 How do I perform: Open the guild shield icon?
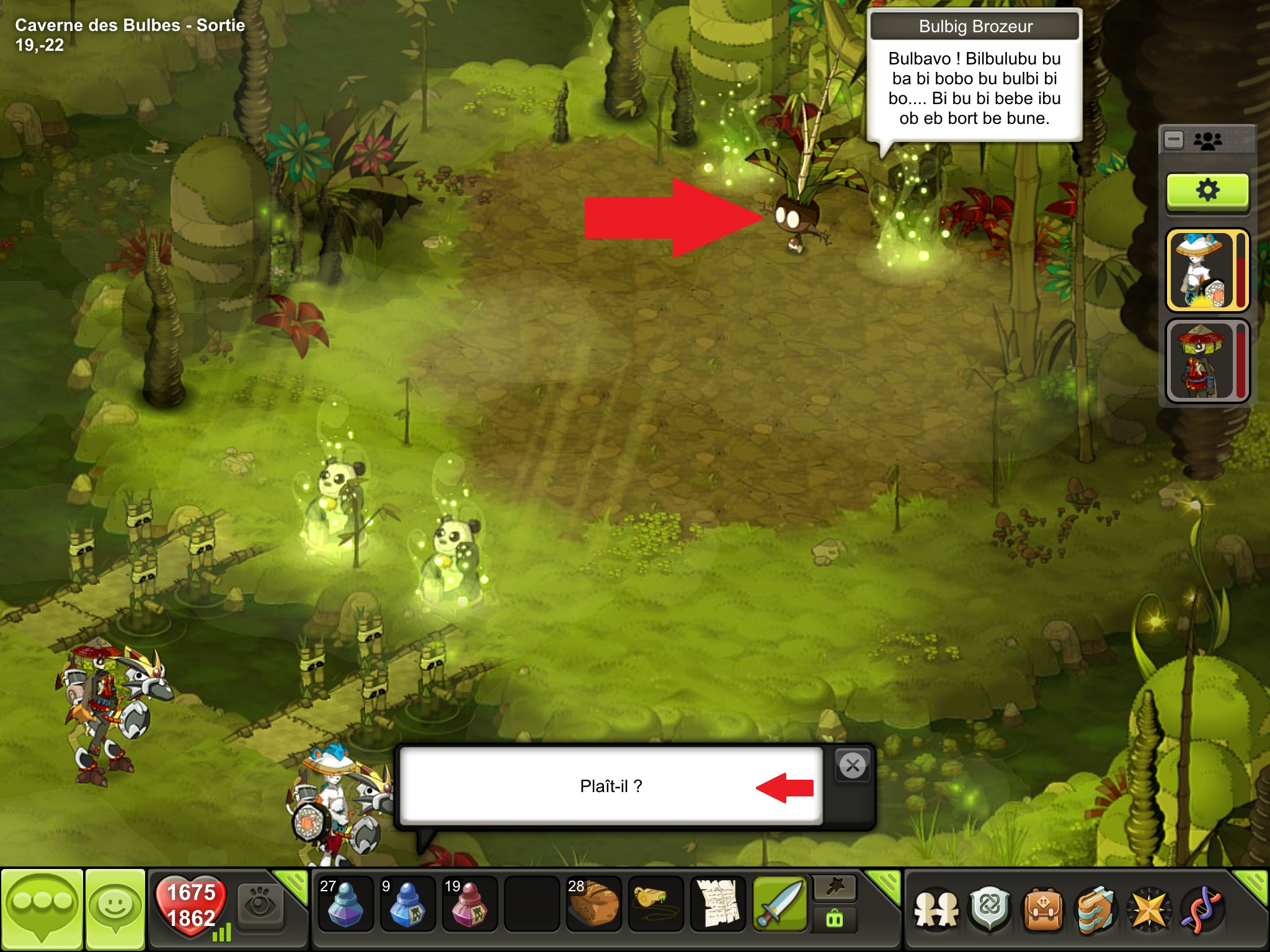tap(990, 910)
